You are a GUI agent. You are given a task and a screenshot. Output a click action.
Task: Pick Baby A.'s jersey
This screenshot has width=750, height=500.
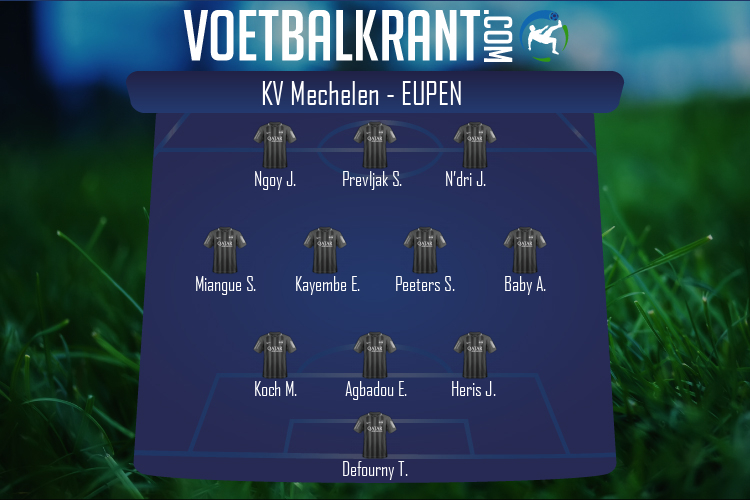[524, 251]
